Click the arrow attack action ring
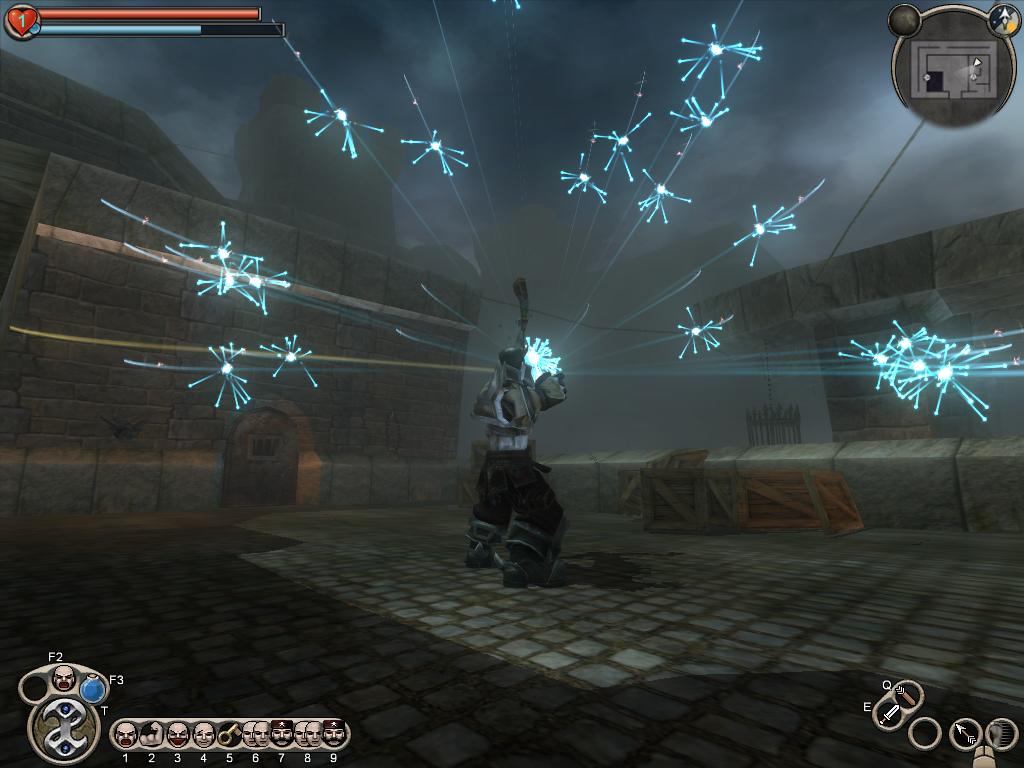 click(x=965, y=734)
